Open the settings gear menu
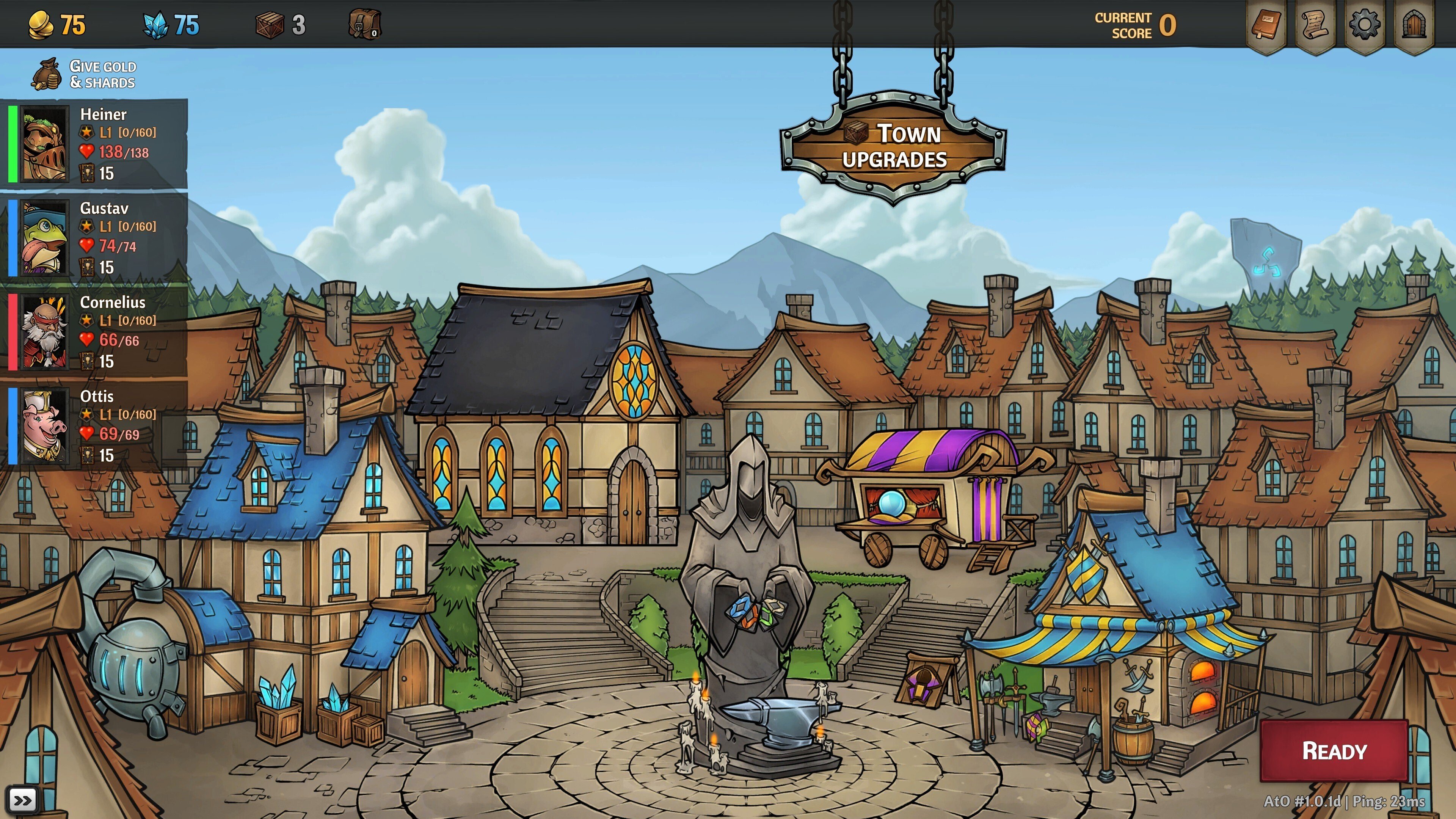1456x819 pixels. click(x=1365, y=25)
